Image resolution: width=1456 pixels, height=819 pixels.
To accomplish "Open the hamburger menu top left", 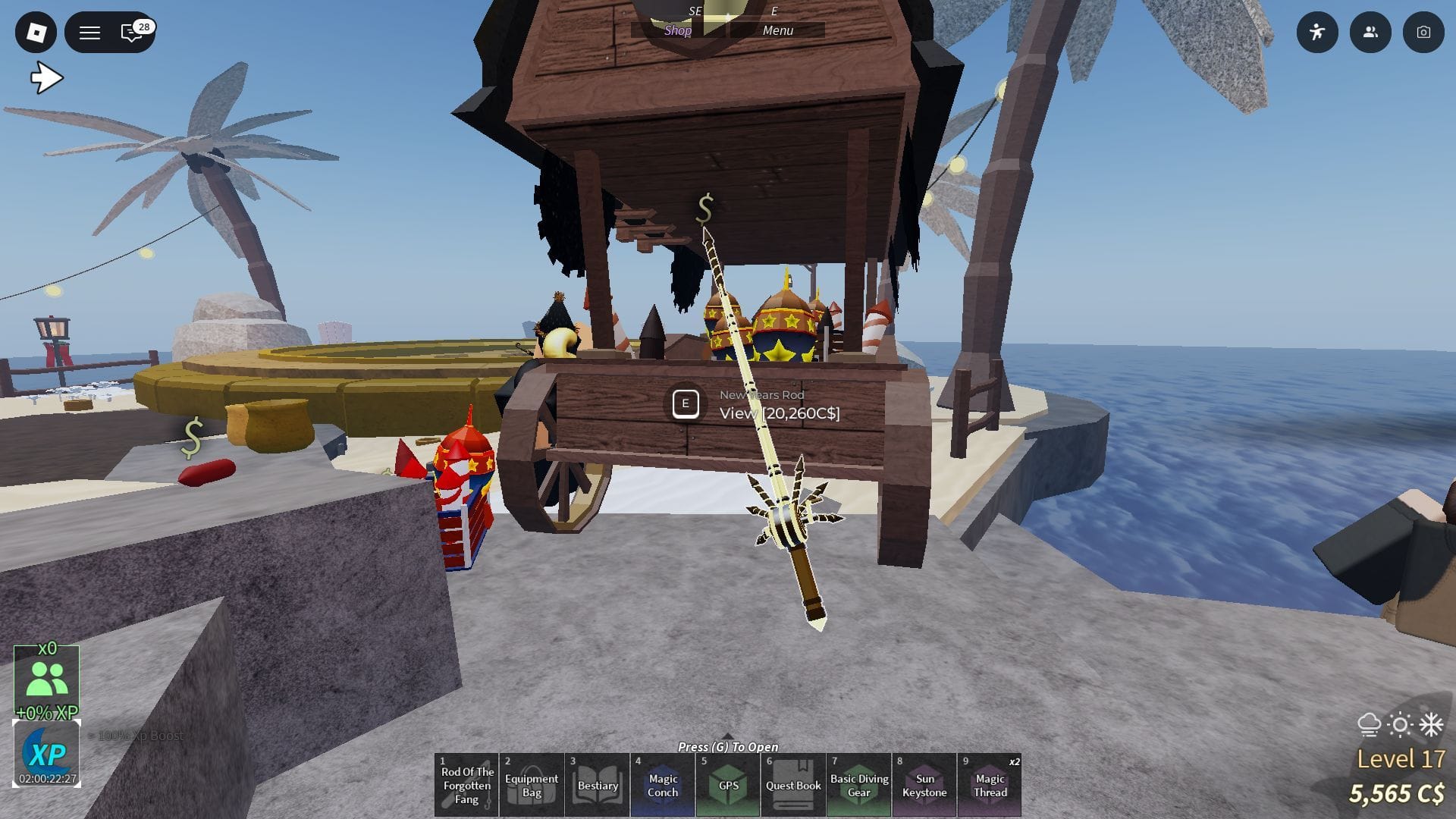I will pyautogui.click(x=89, y=33).
